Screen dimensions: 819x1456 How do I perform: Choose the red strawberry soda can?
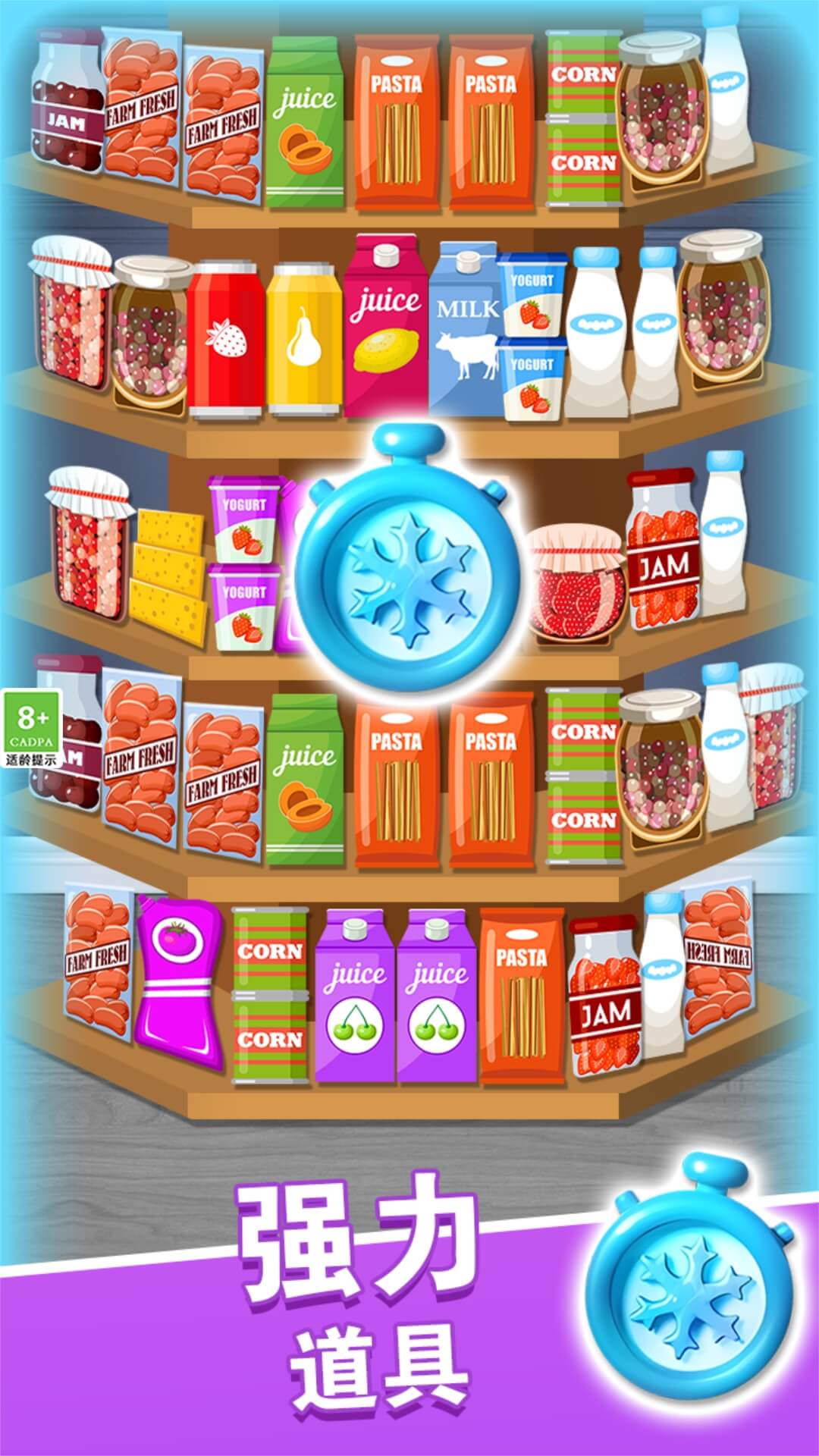(227, 340)
